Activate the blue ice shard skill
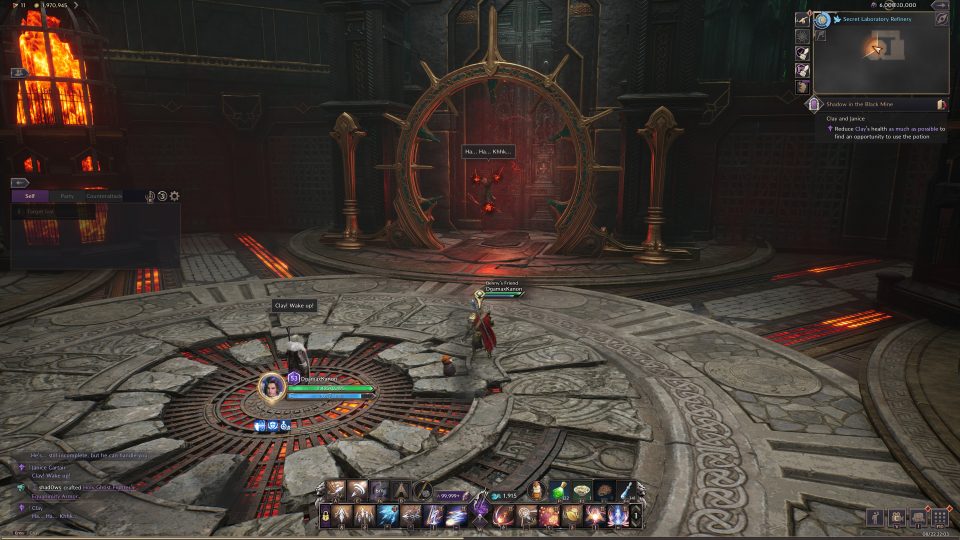This screenshot has width=960, height=540. (389, 516)
